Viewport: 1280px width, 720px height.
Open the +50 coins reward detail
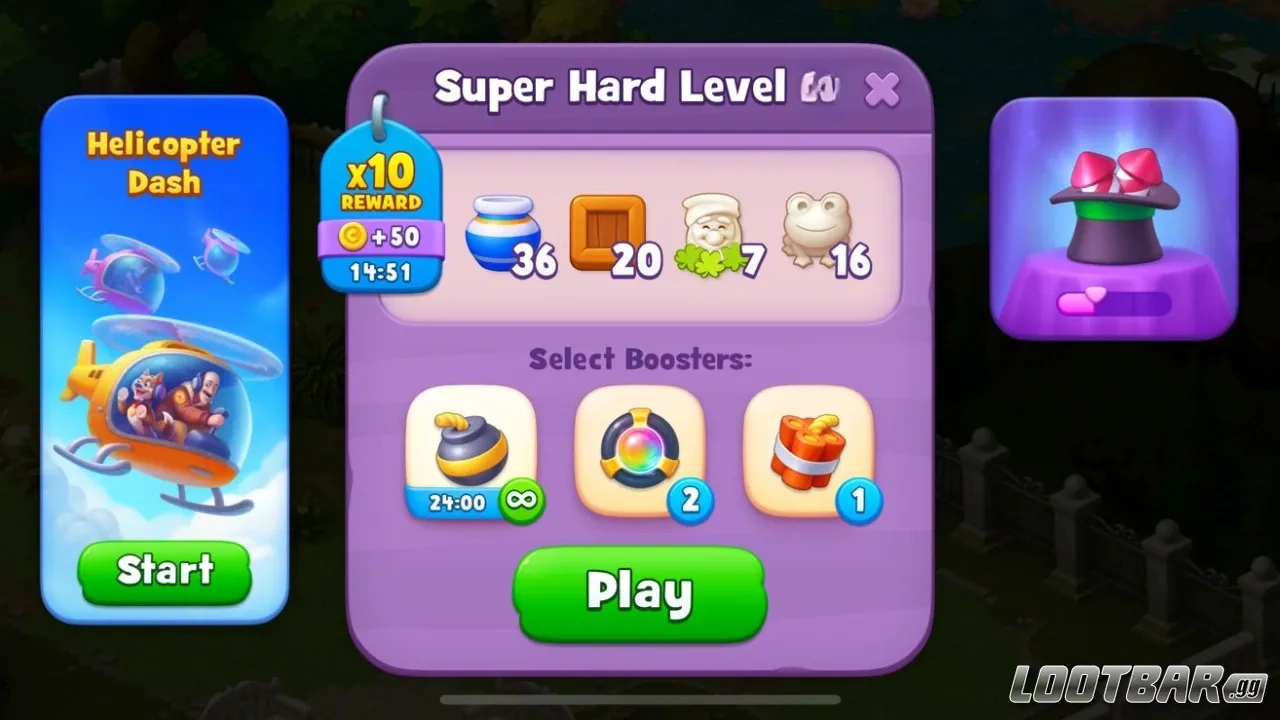pyautogui.click(x=381, y=237)
